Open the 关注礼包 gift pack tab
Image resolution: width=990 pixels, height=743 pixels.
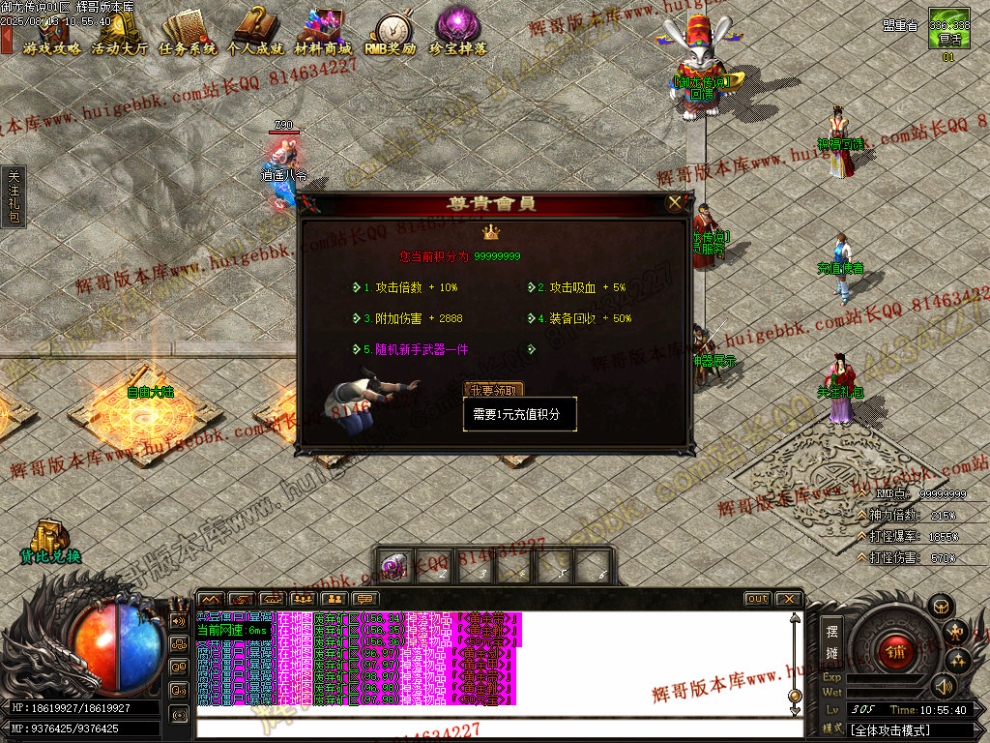(x=13, y=196)
